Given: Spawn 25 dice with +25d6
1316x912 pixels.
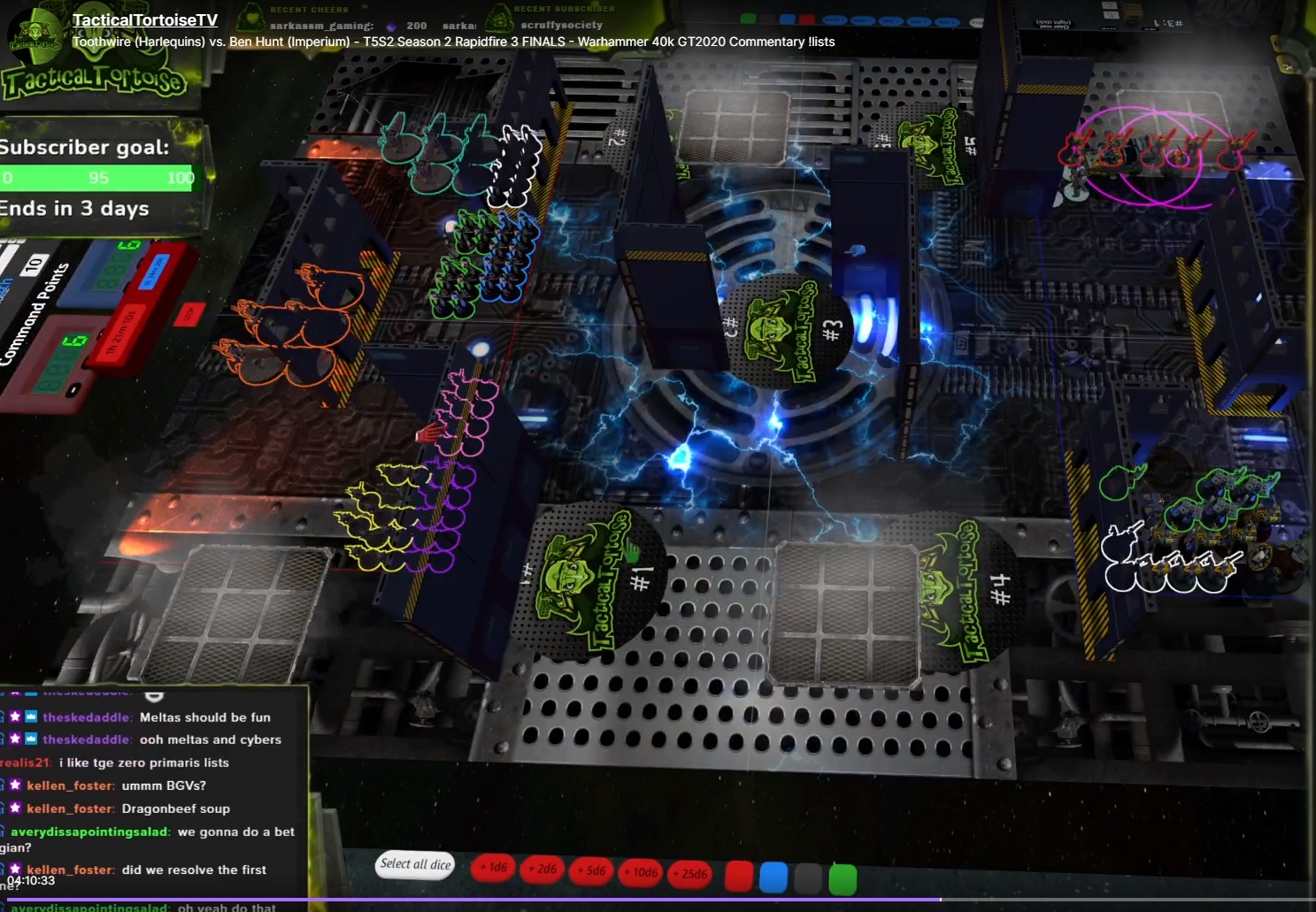Looking at the screenshot, I should pos(690,874).
